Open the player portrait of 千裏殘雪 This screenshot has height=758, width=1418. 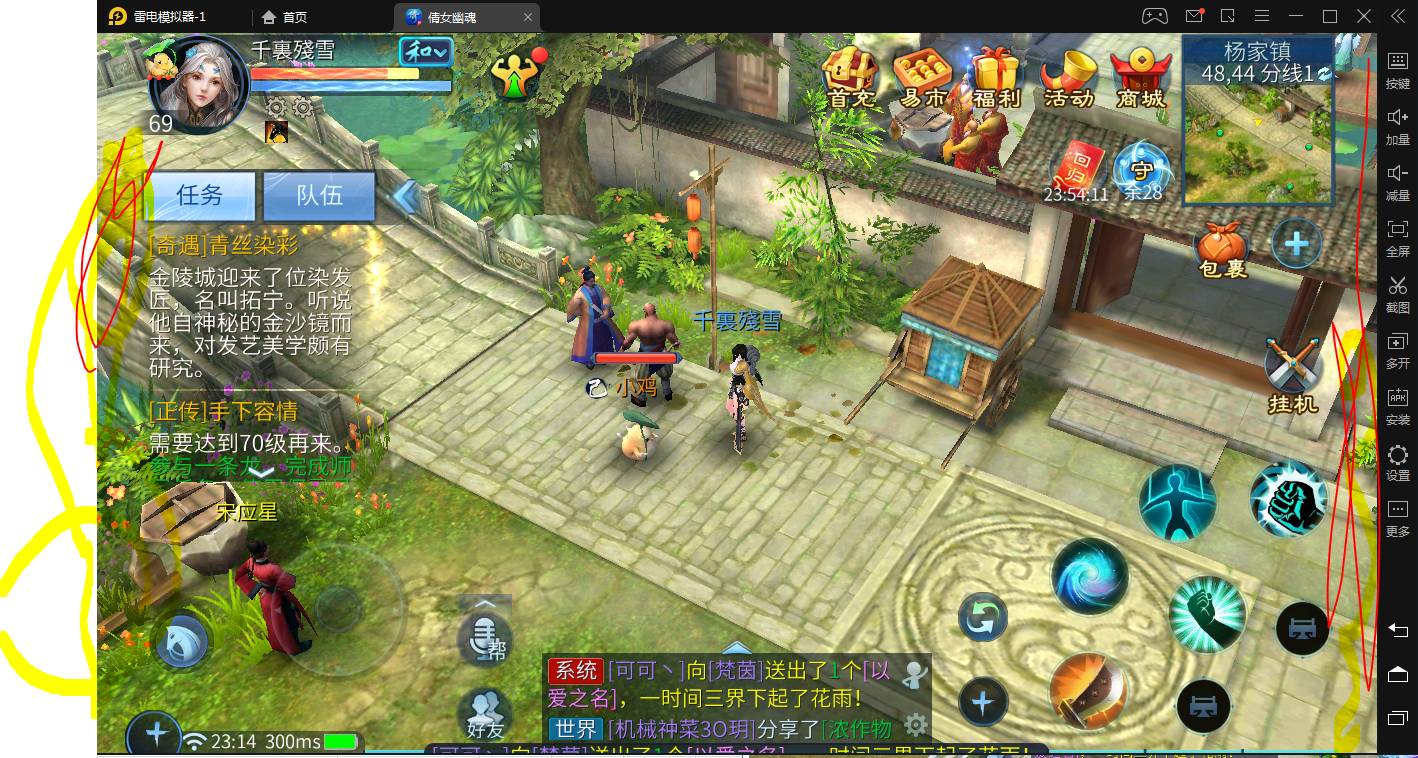[x=198, y=86]
